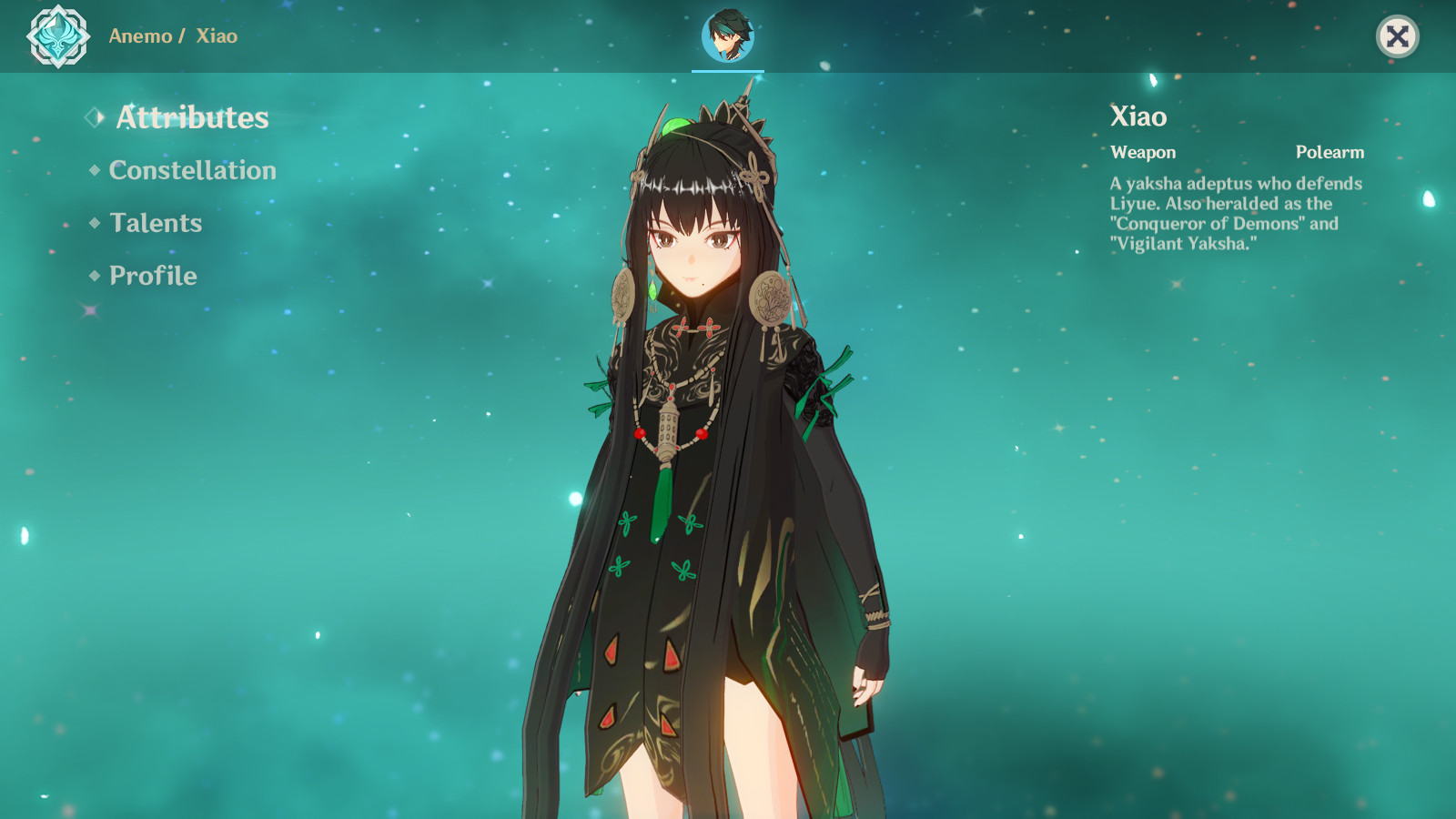Click the Anemo label in the breadcrumb
Image resolution: width=1456 pixels, height=819 pixels.
tap(139, 37)
